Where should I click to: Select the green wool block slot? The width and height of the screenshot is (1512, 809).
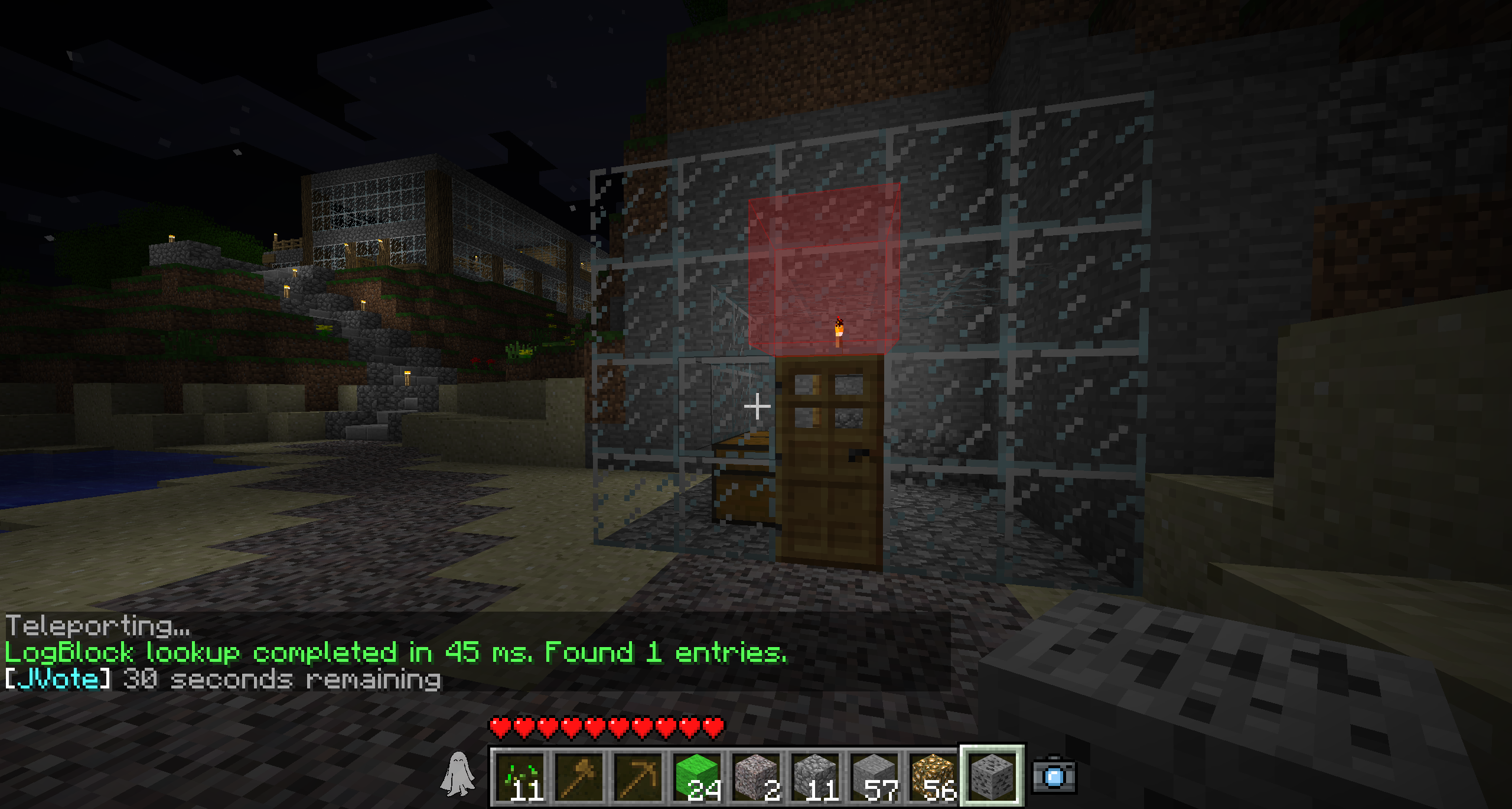click(x=698, y=776)
